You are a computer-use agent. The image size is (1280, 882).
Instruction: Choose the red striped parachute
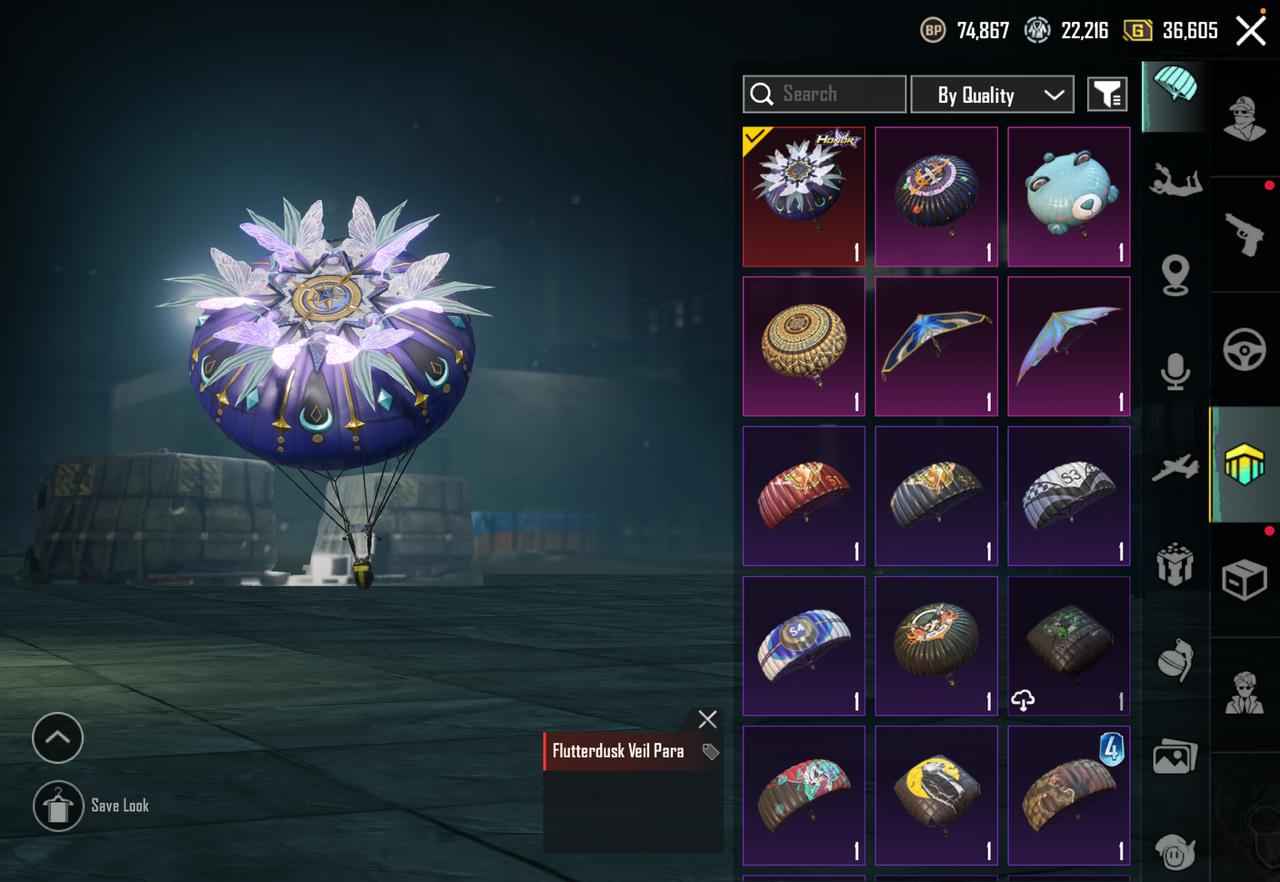804,496
